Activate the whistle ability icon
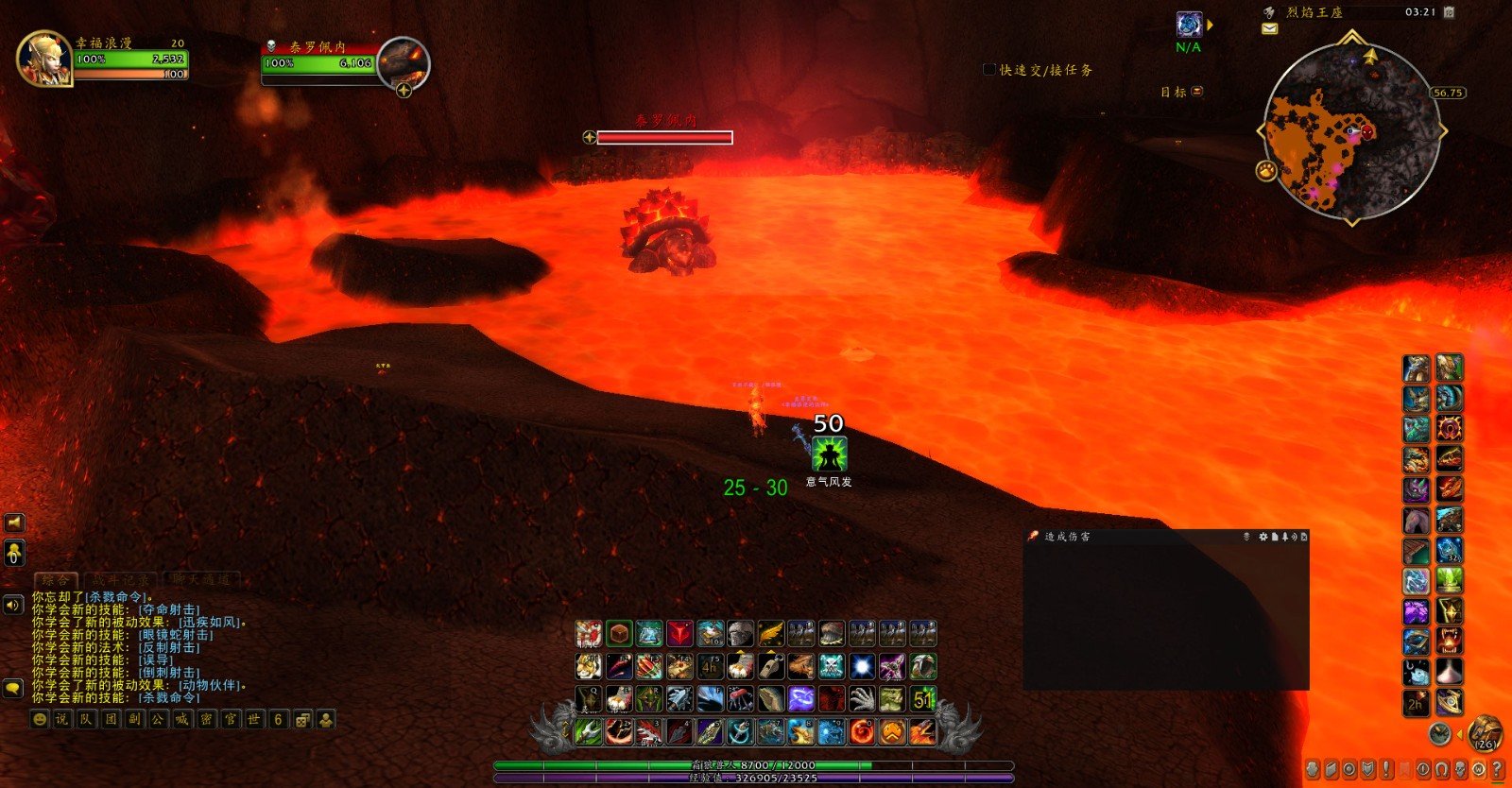This screenshot has width=1512, height=788. point(771,668)
